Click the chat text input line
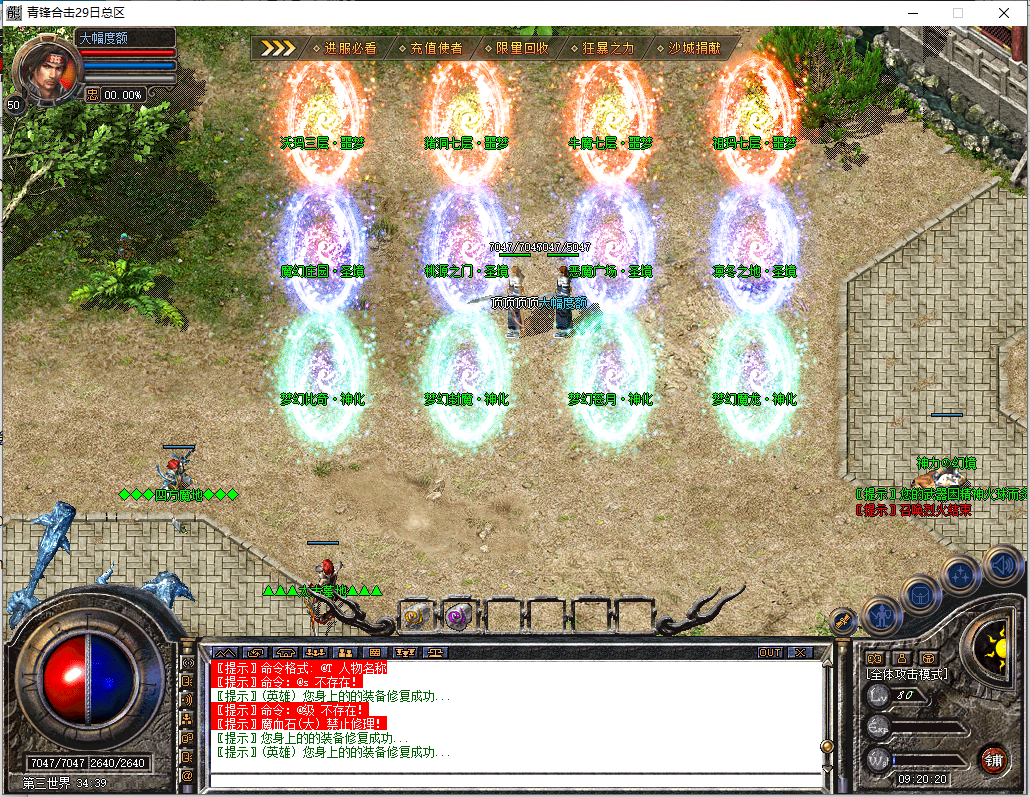 click(510, 779)
